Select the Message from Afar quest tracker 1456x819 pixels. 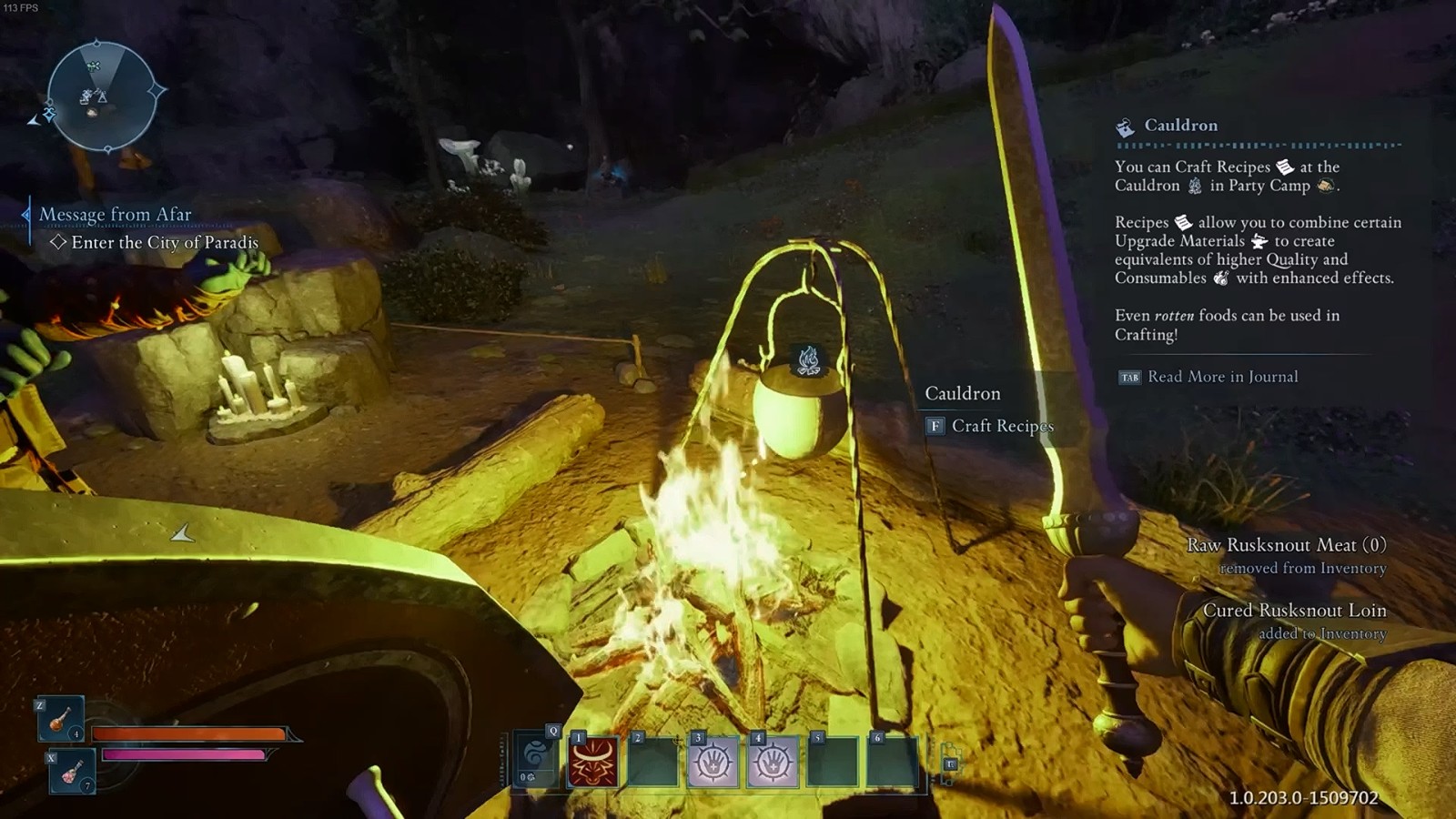coord(115,215)
